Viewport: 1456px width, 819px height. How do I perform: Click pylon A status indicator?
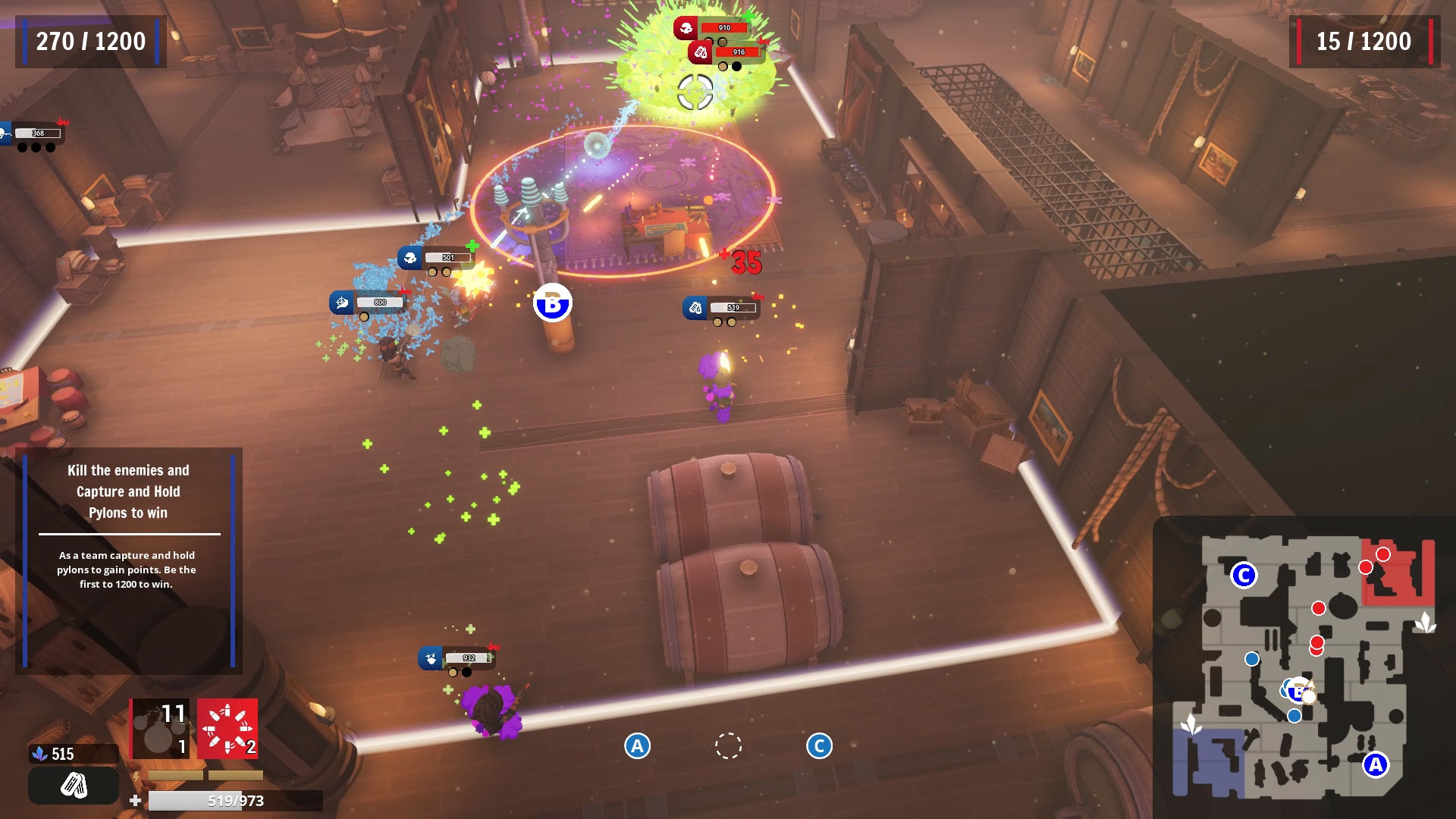tap(637, 746)
